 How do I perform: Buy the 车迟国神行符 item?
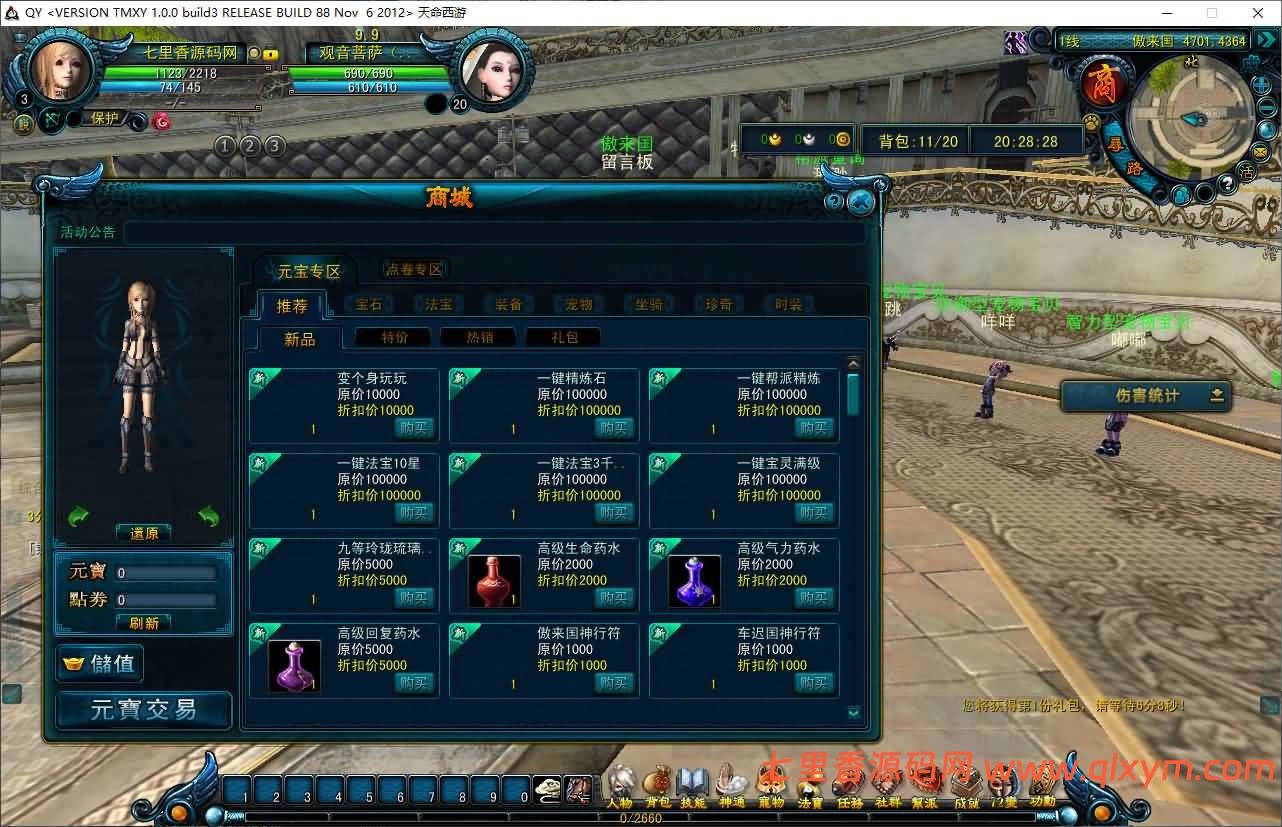[814, 682]
